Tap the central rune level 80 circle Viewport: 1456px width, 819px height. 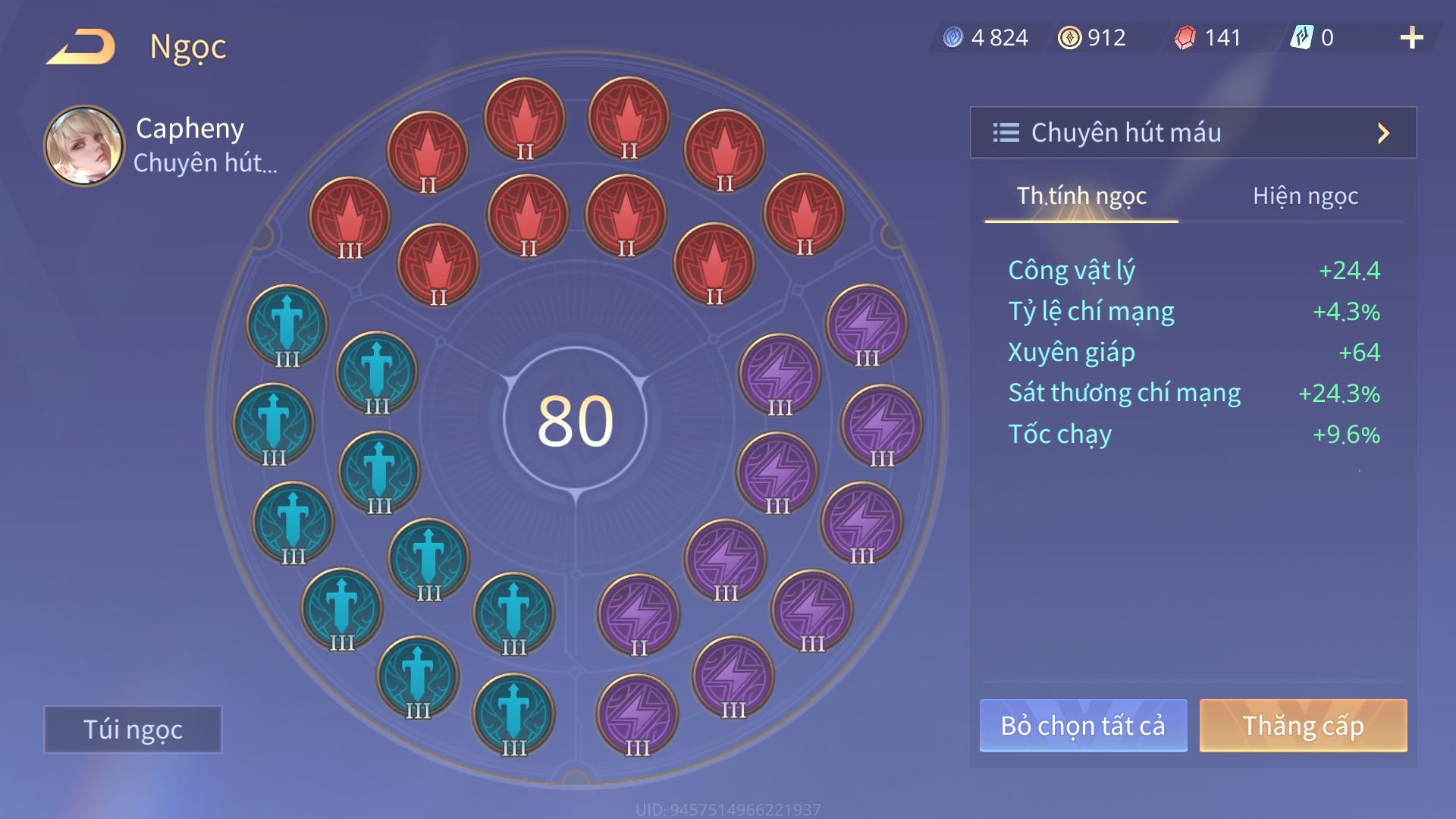(x=575, y=419)
